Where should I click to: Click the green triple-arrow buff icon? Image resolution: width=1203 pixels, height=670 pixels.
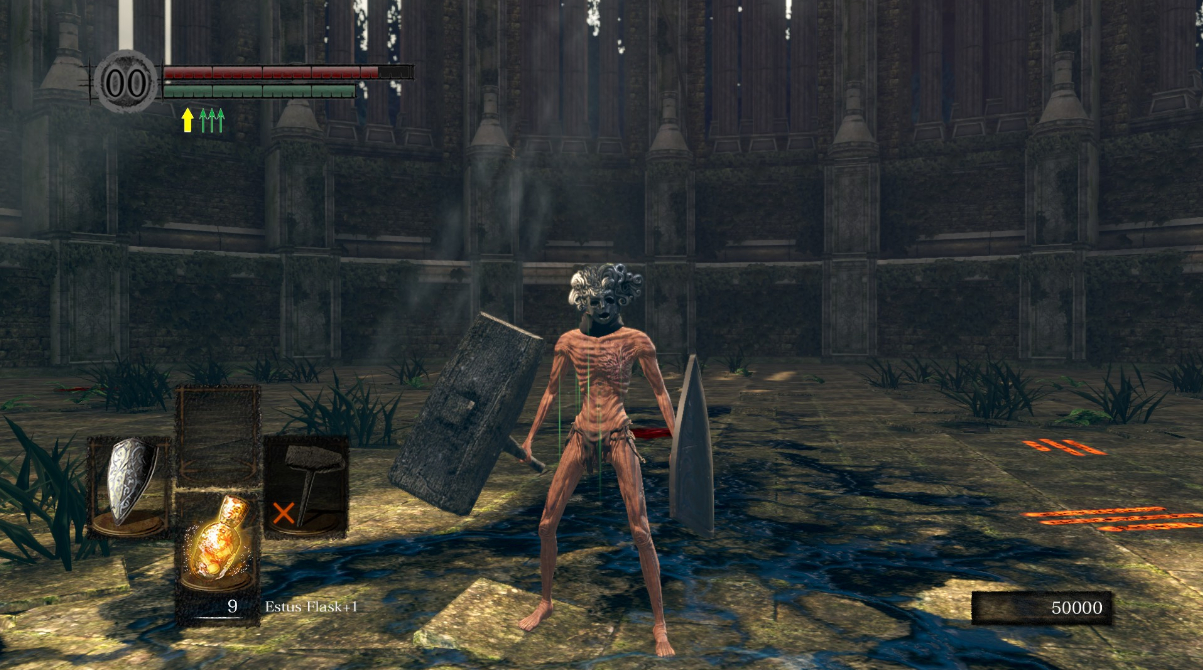pos(211,120)
